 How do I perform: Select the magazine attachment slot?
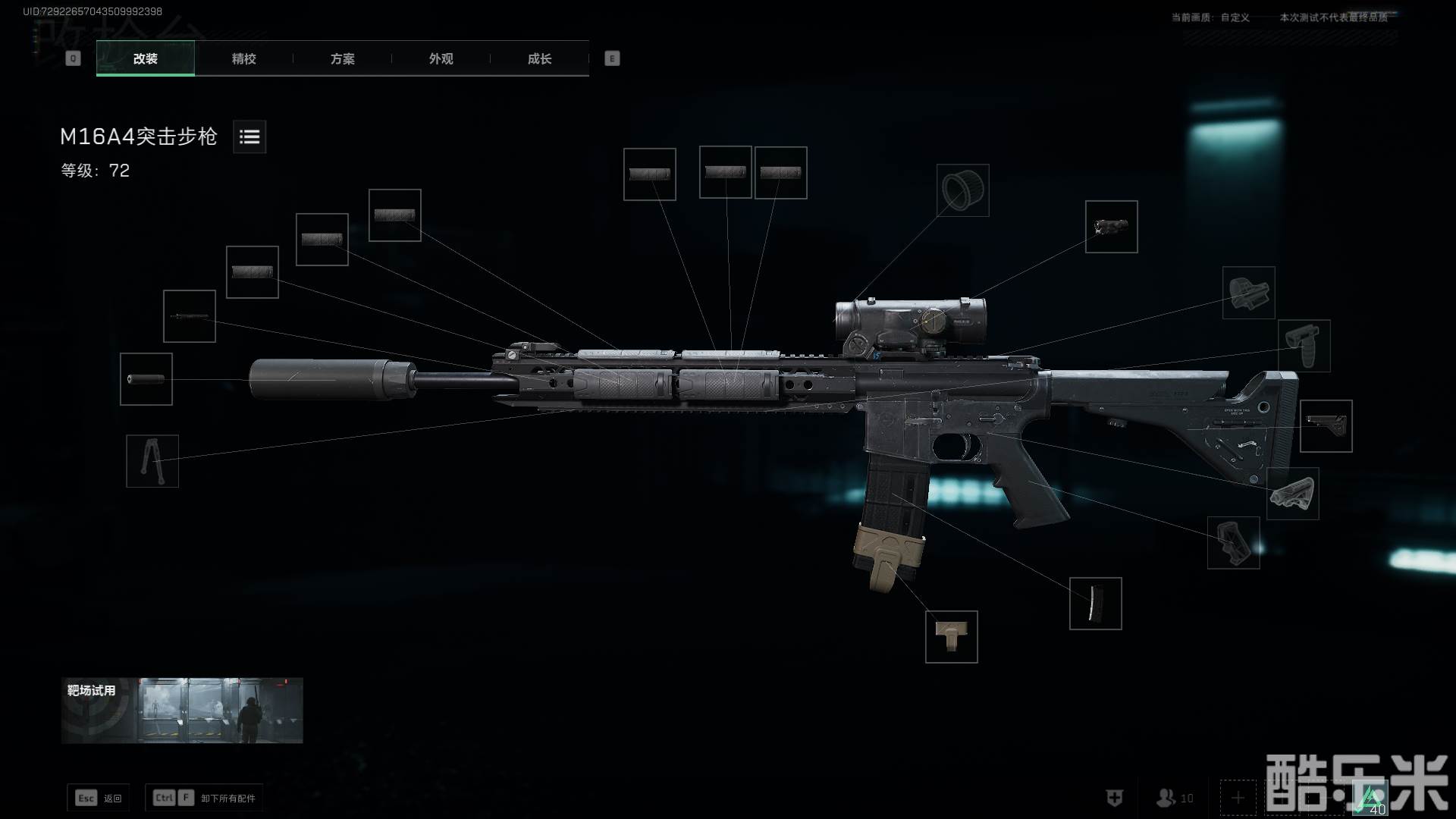(x=1096, y=604)
